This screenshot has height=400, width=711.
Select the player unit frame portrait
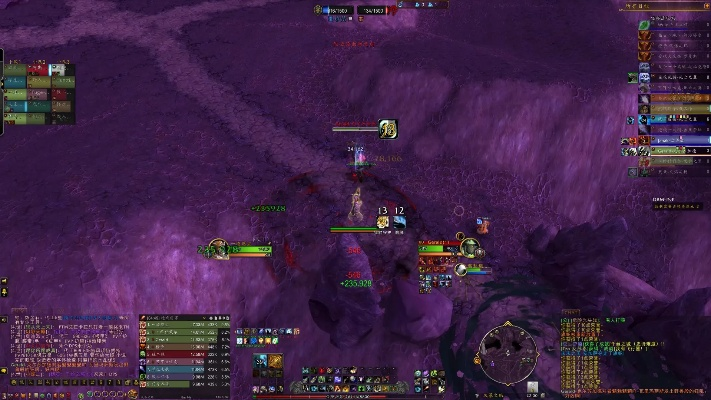[x=216, y=249]
